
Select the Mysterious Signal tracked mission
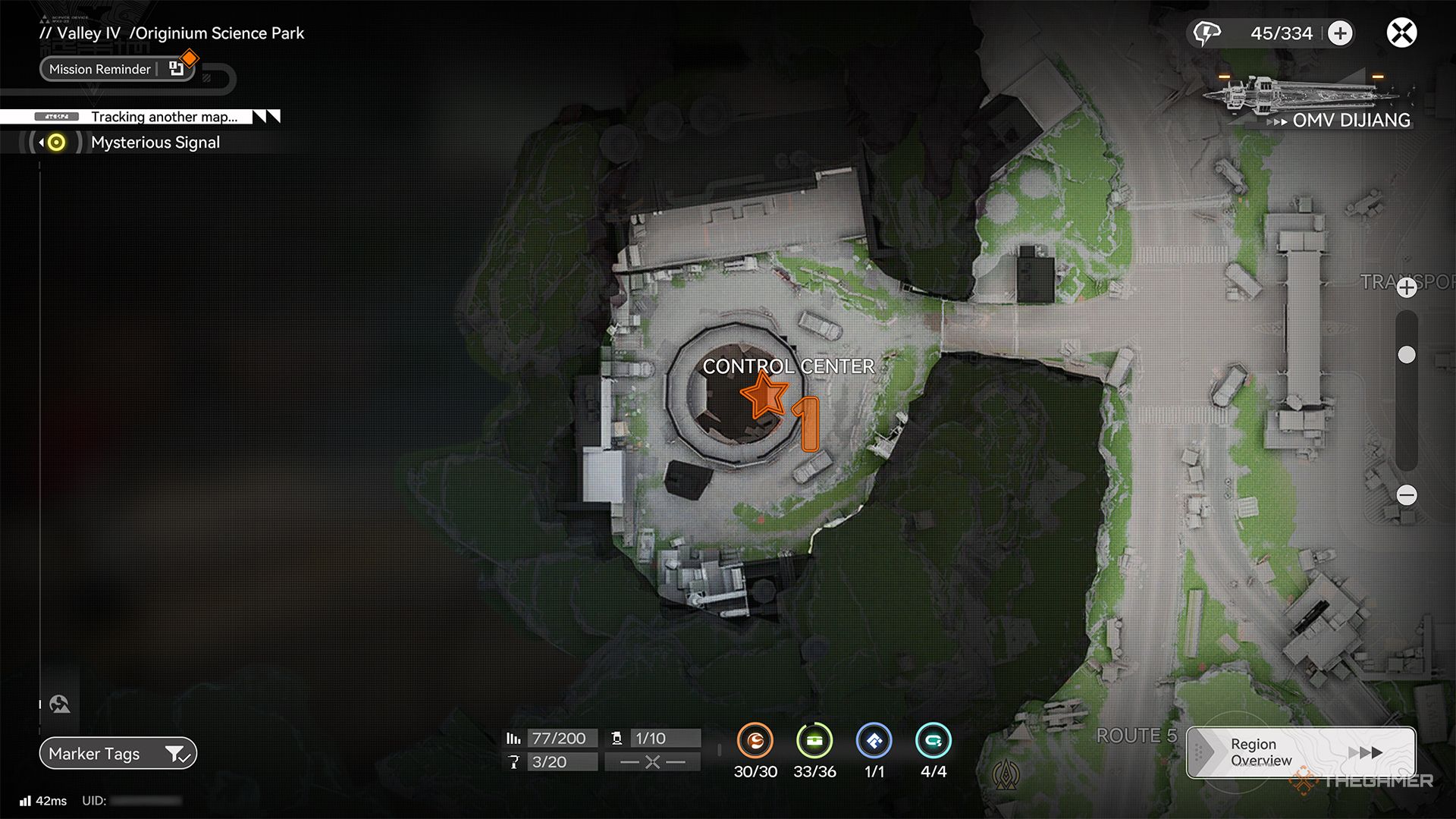pos(155,143)
